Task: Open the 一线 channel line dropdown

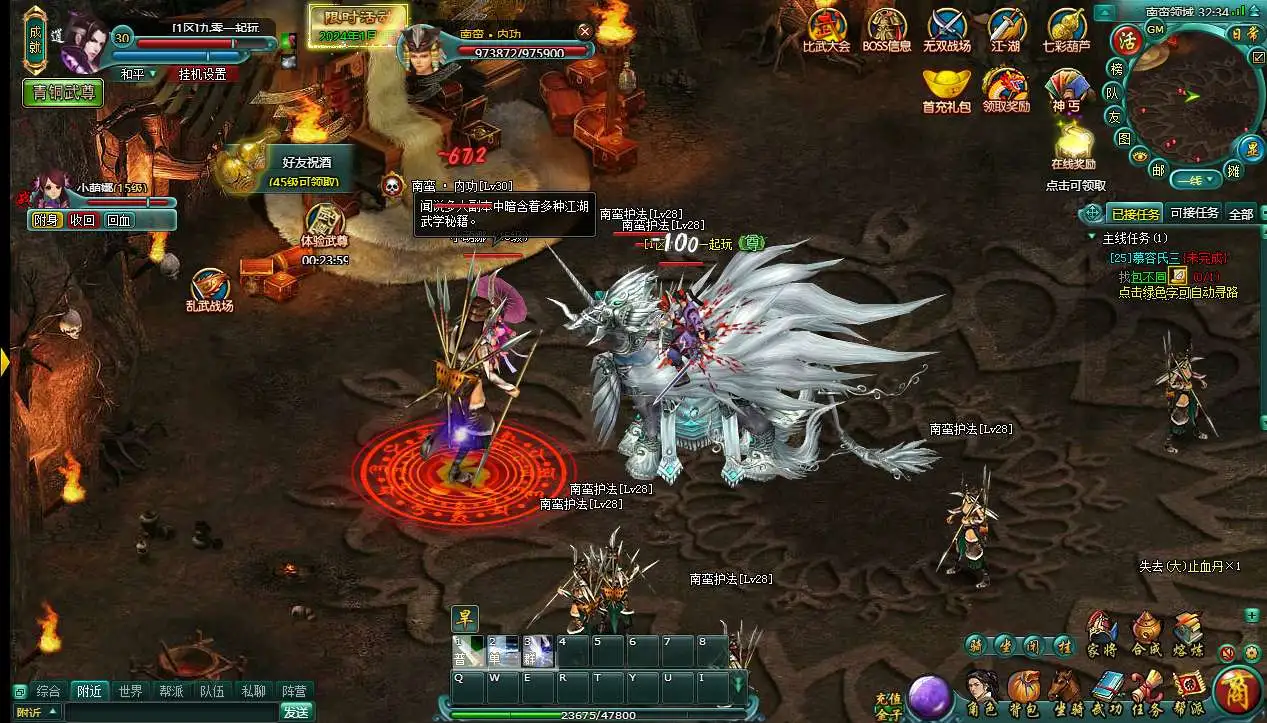Action: coord(1196,180)
